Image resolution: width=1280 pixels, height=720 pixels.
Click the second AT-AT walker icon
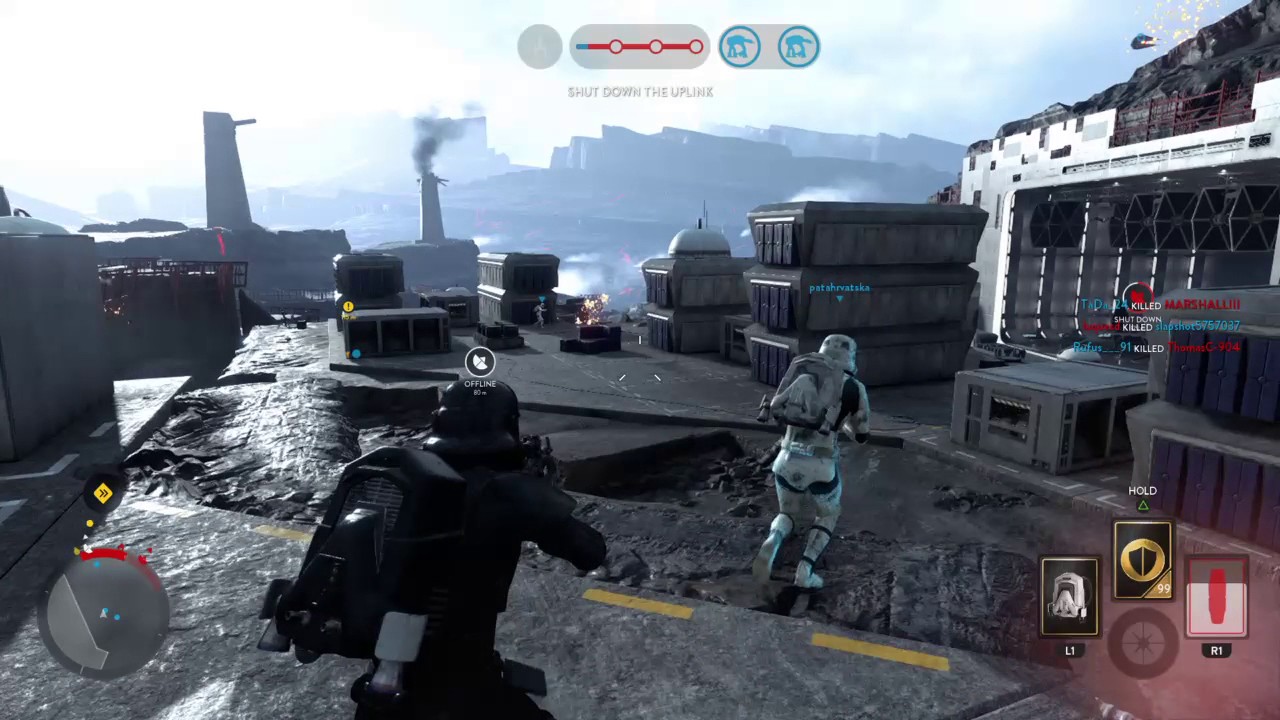click(798, 45)
